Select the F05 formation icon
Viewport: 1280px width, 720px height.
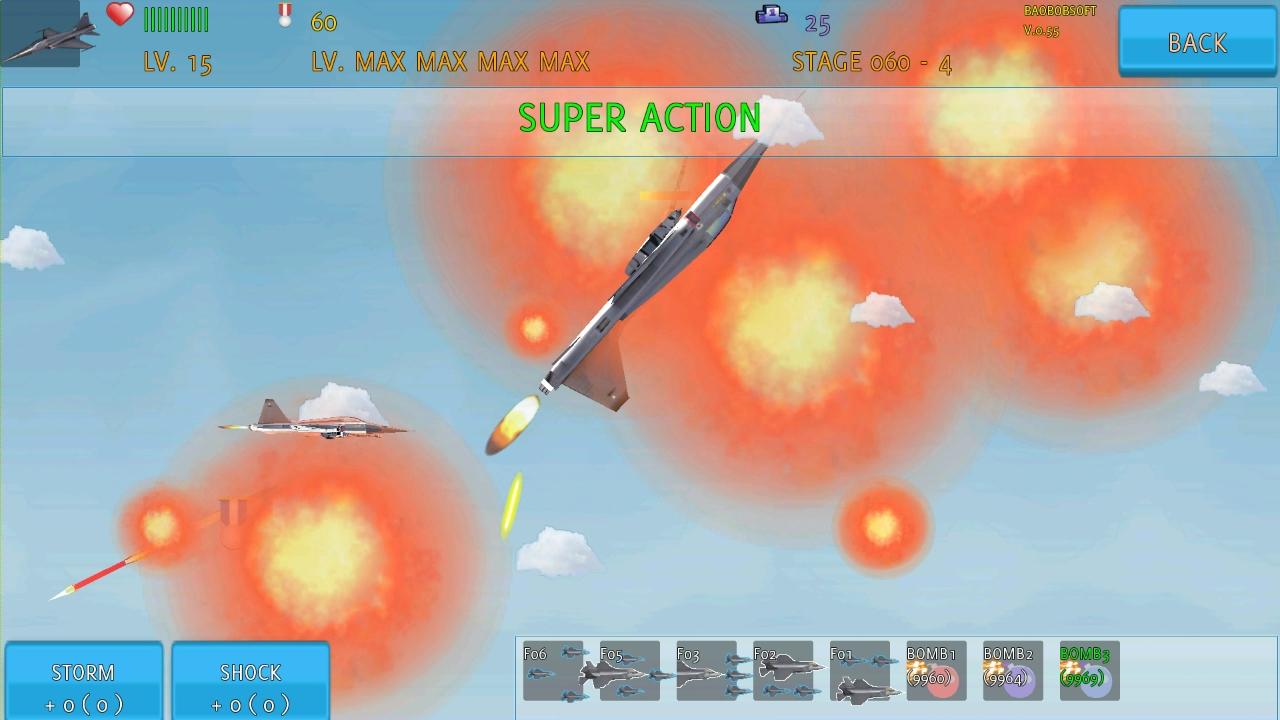628,670
